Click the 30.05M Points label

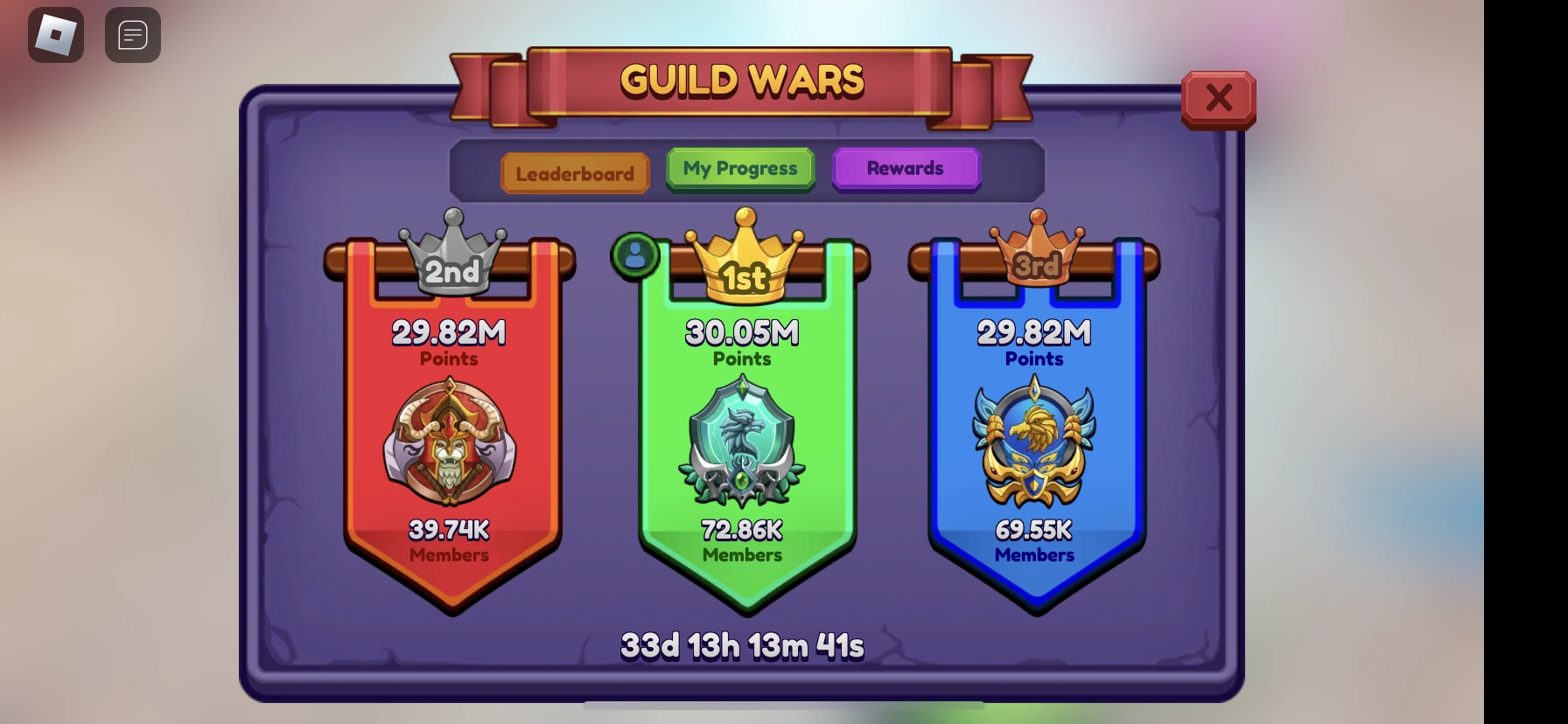pos(743,341)
